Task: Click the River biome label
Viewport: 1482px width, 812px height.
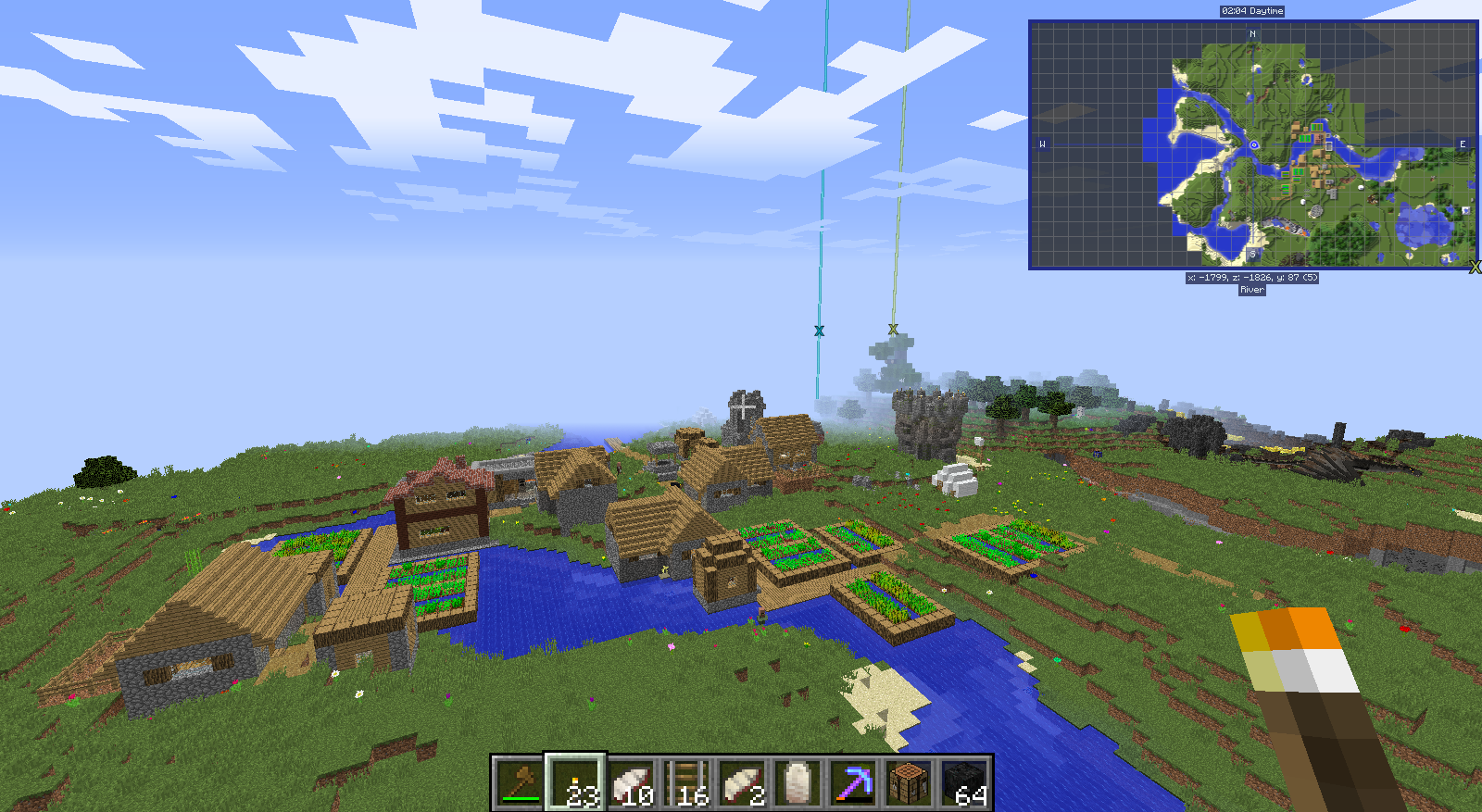Action: pyautogui.click(x=1250, y=289)
